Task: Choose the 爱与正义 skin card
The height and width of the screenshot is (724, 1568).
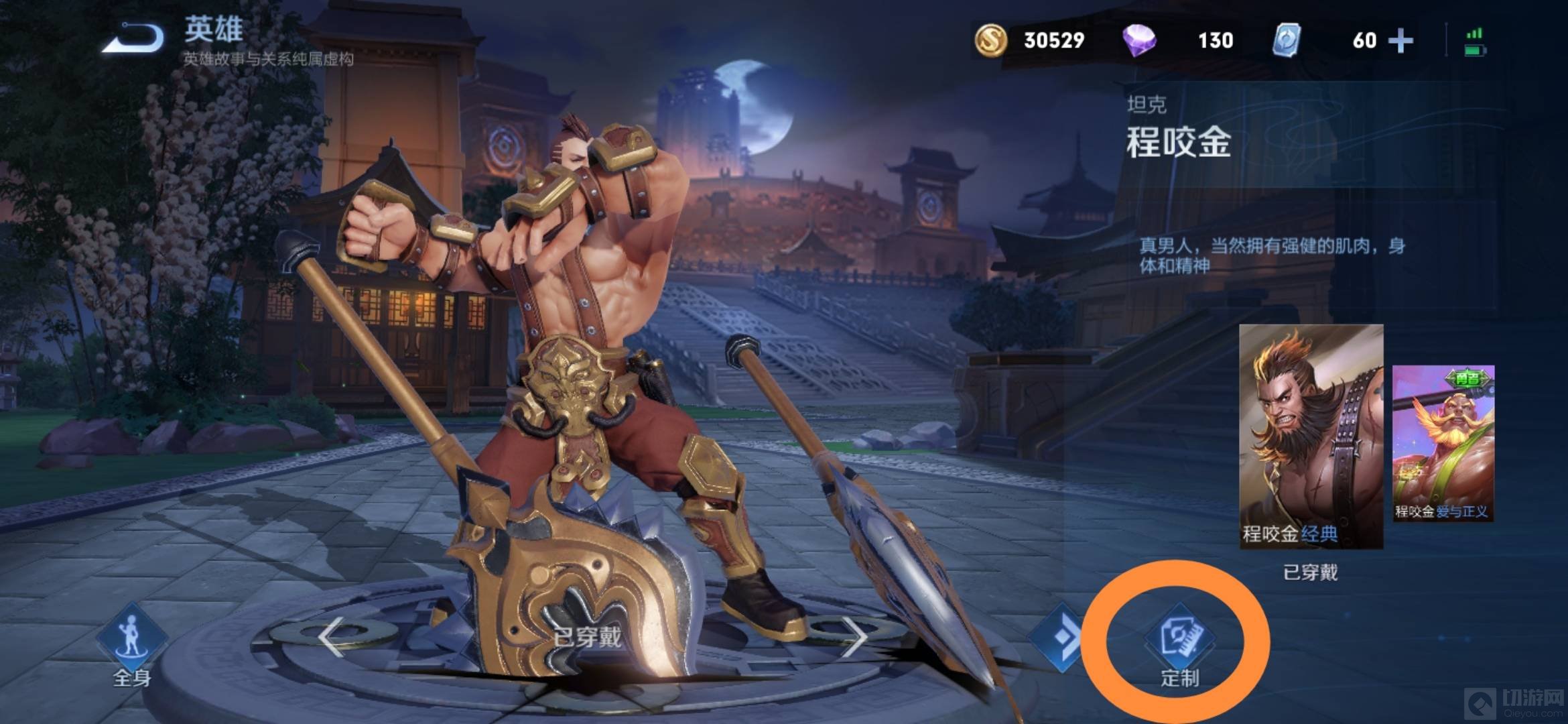Action: tap(1443, 444)
